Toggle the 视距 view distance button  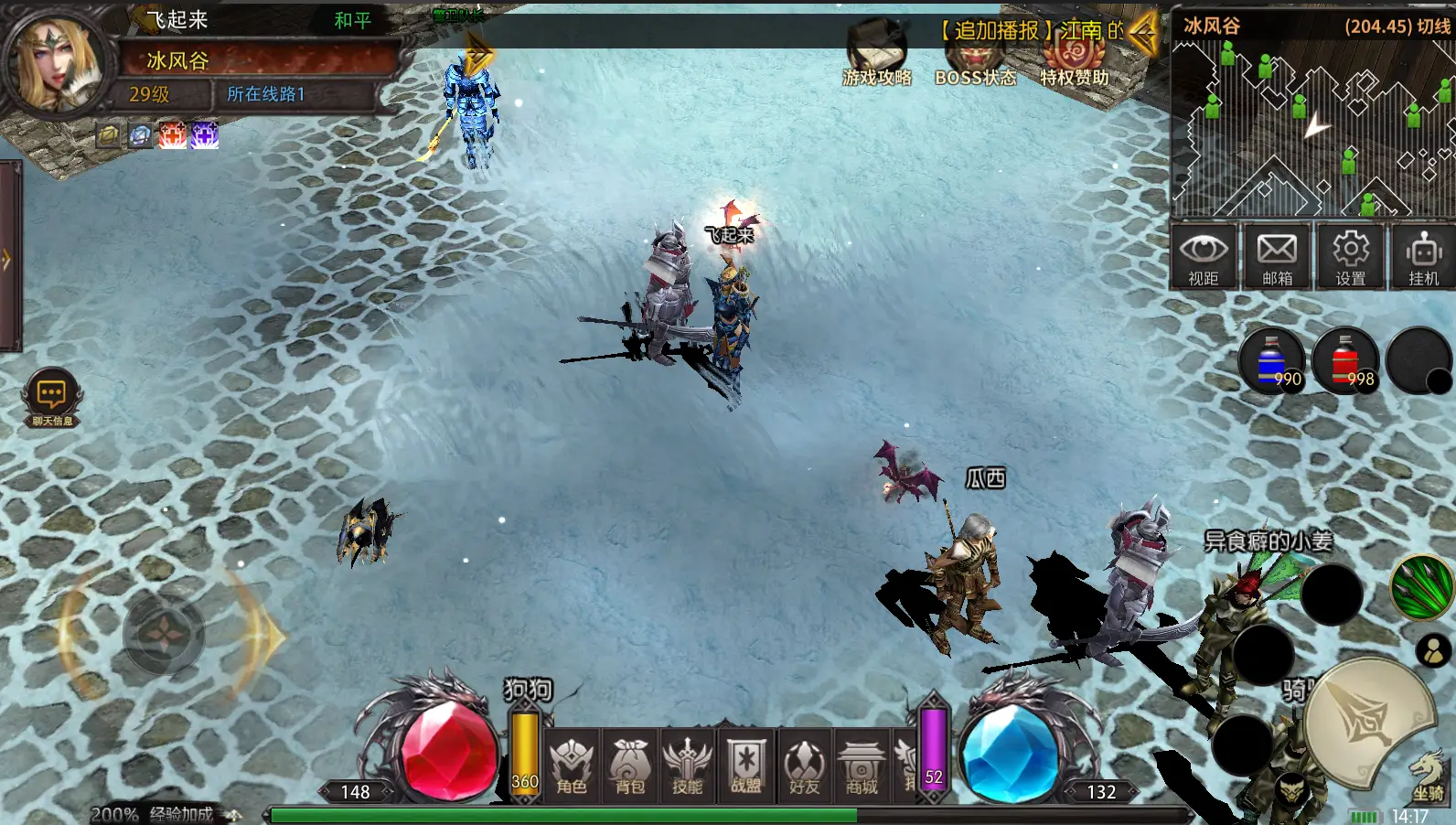pos(1204,256)
